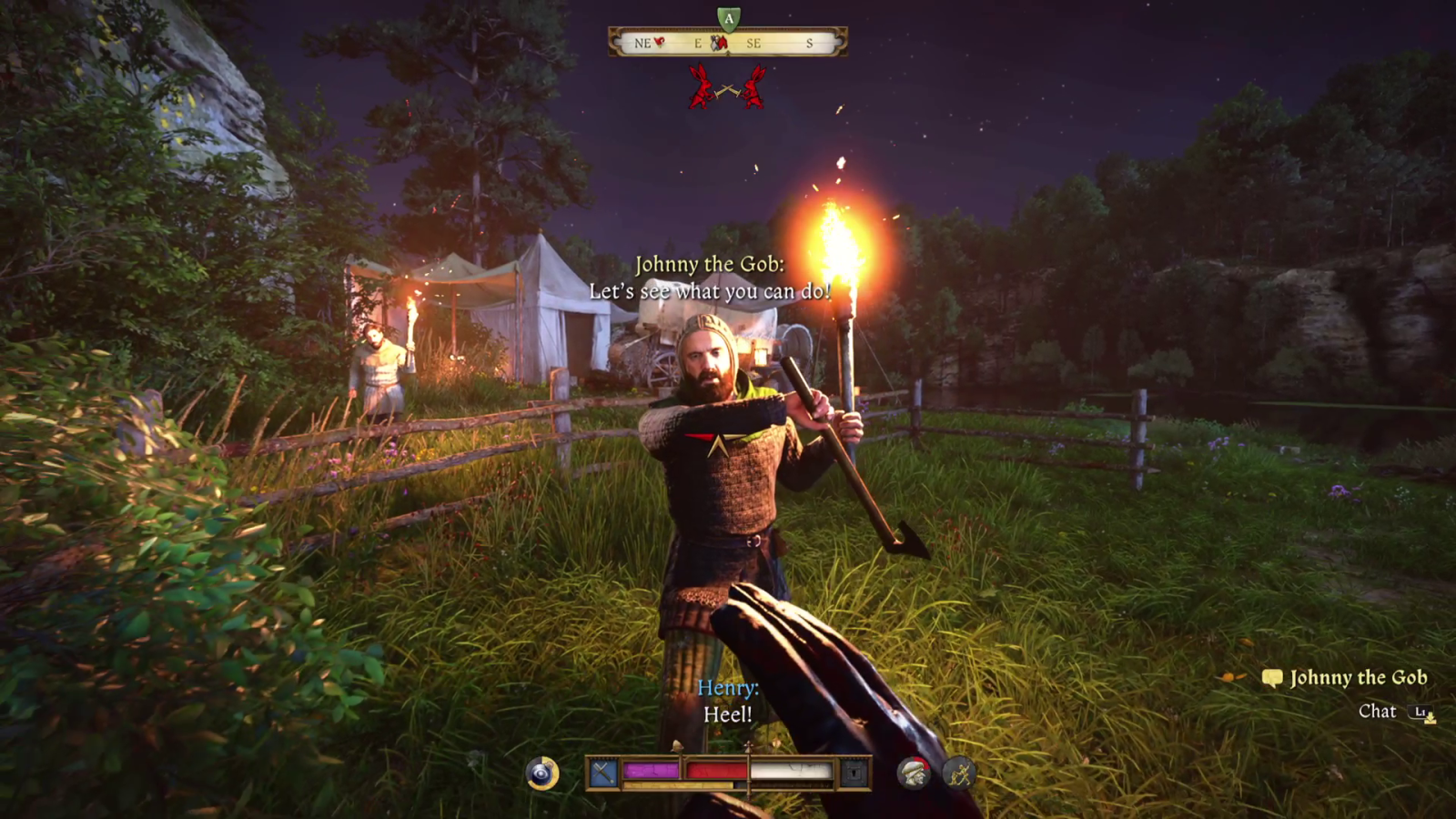The height and width of the screenshot is (819, 1456).
Task: Expand the compass bar at the top
Action: tap(728, 40)
